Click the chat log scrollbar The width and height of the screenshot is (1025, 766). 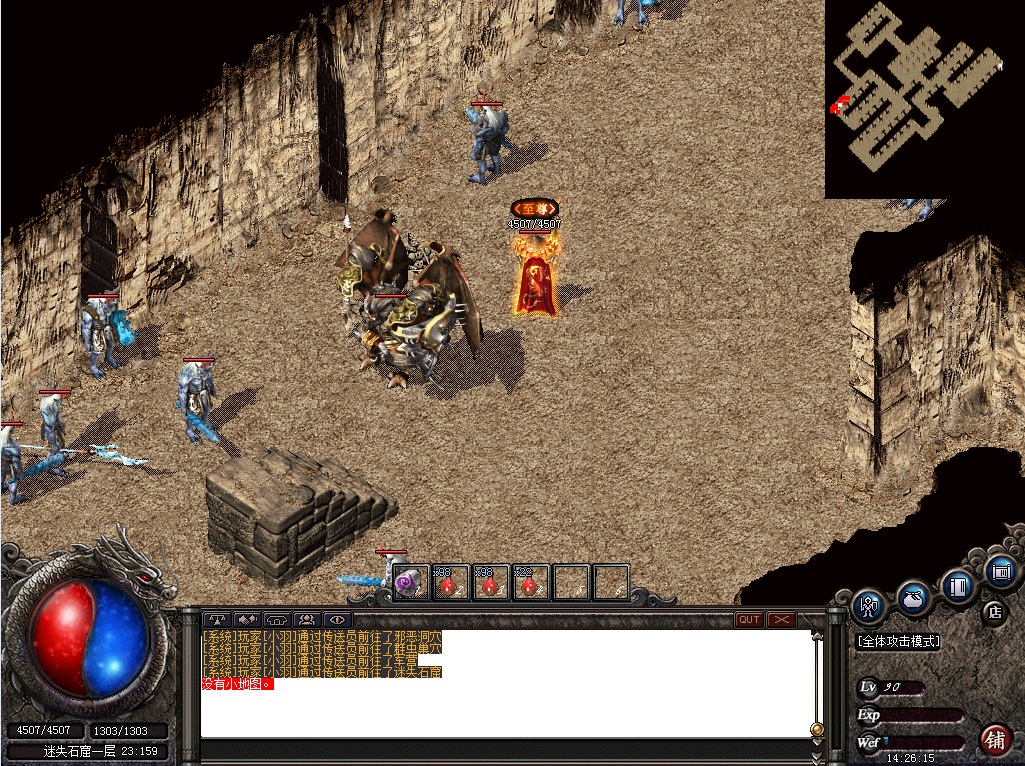pyautogui.click(x=817, y=680)
